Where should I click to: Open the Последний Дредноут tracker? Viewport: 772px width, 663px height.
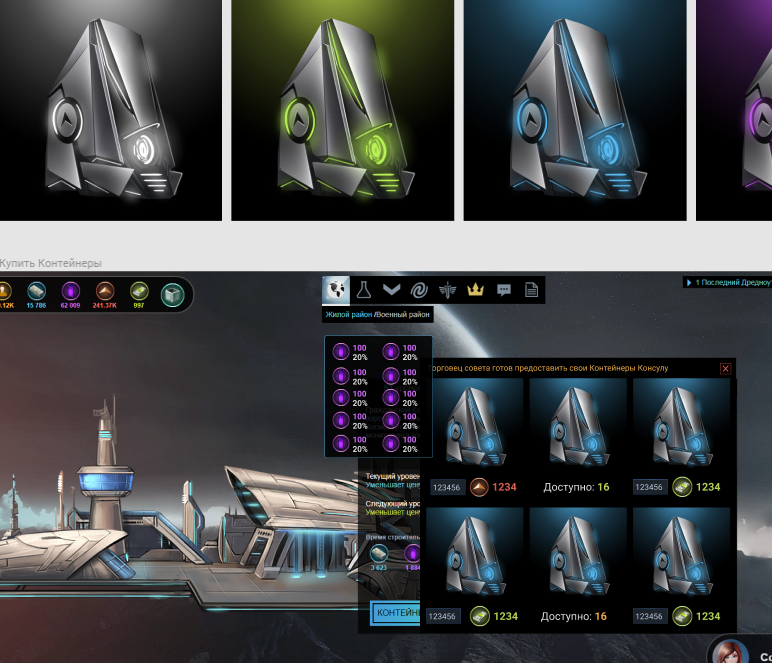[x=727, y=282]
